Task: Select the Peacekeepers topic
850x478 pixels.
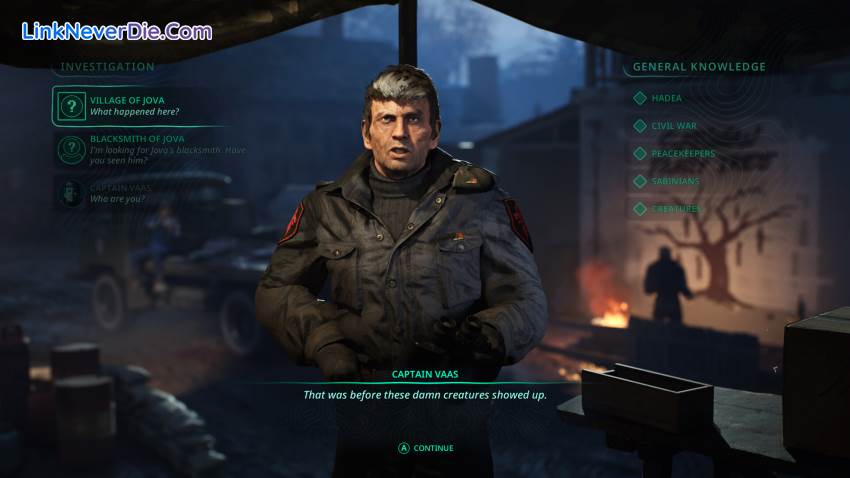Action: coord(683,154)
